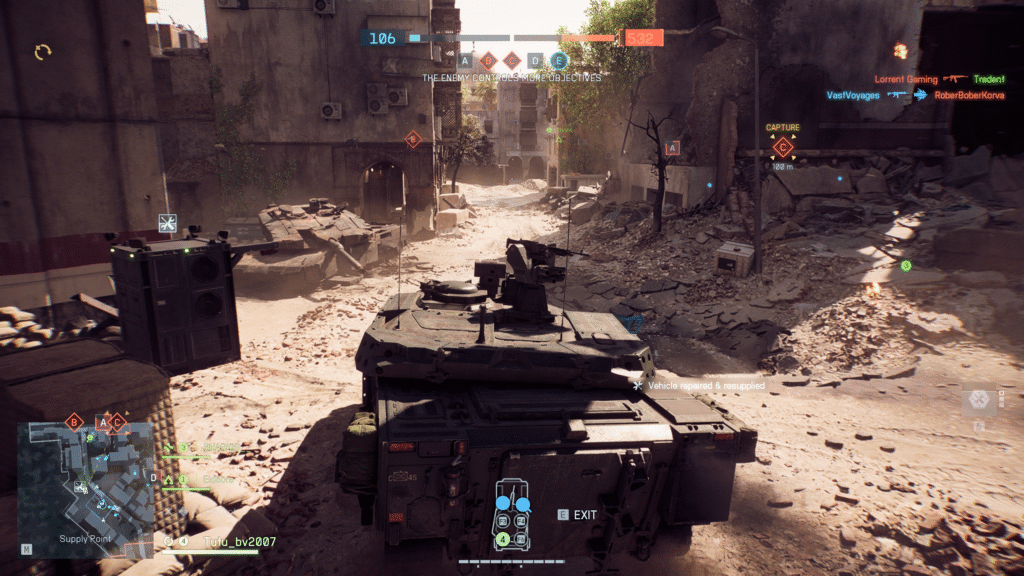1024x576 pixels.
Task: Click the repair station icon above the crate
Action: click(x=167, y=222)
